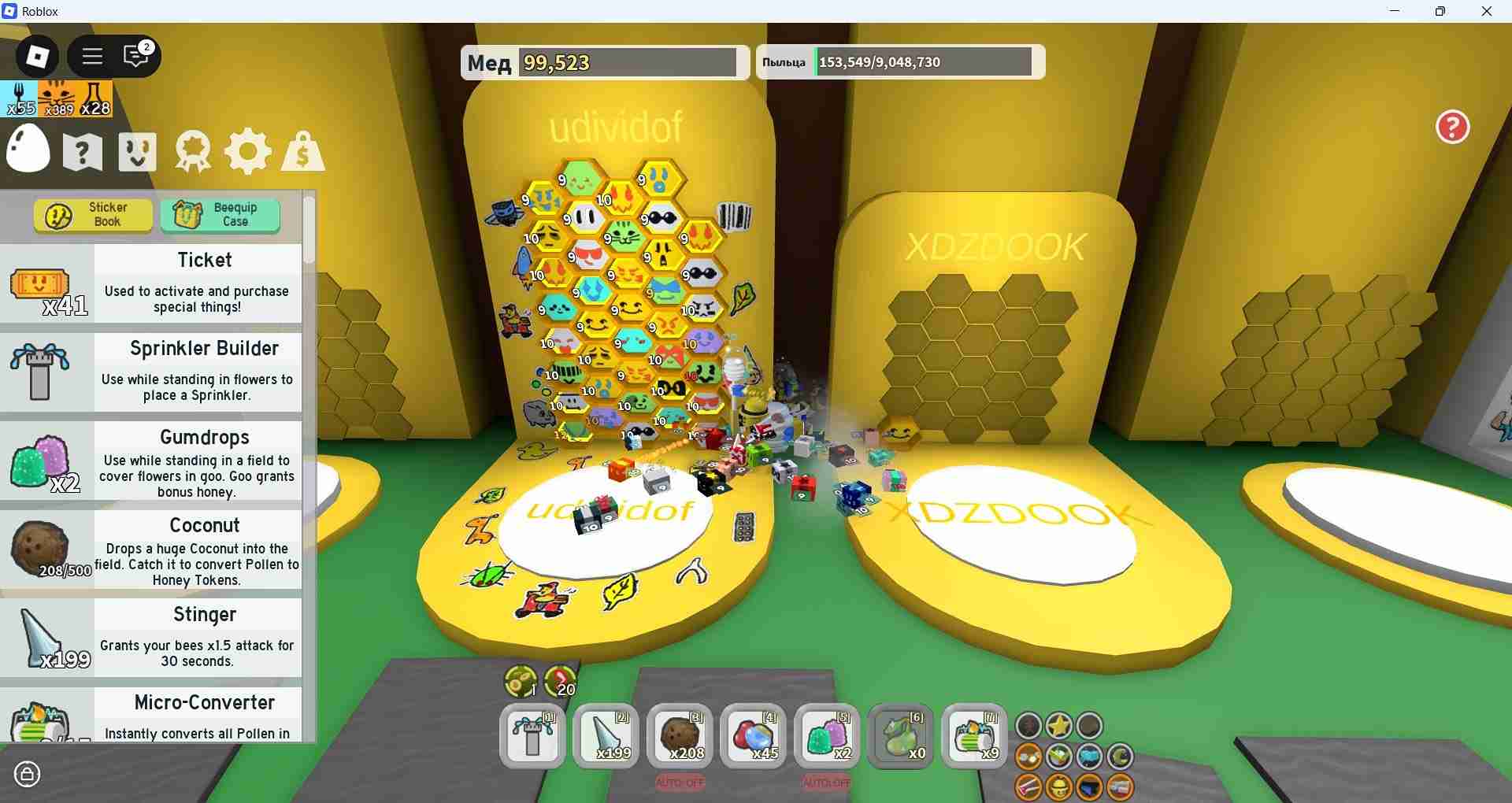
Task: Open the chat with 2 notifications
Action: [x=135, y=56]
